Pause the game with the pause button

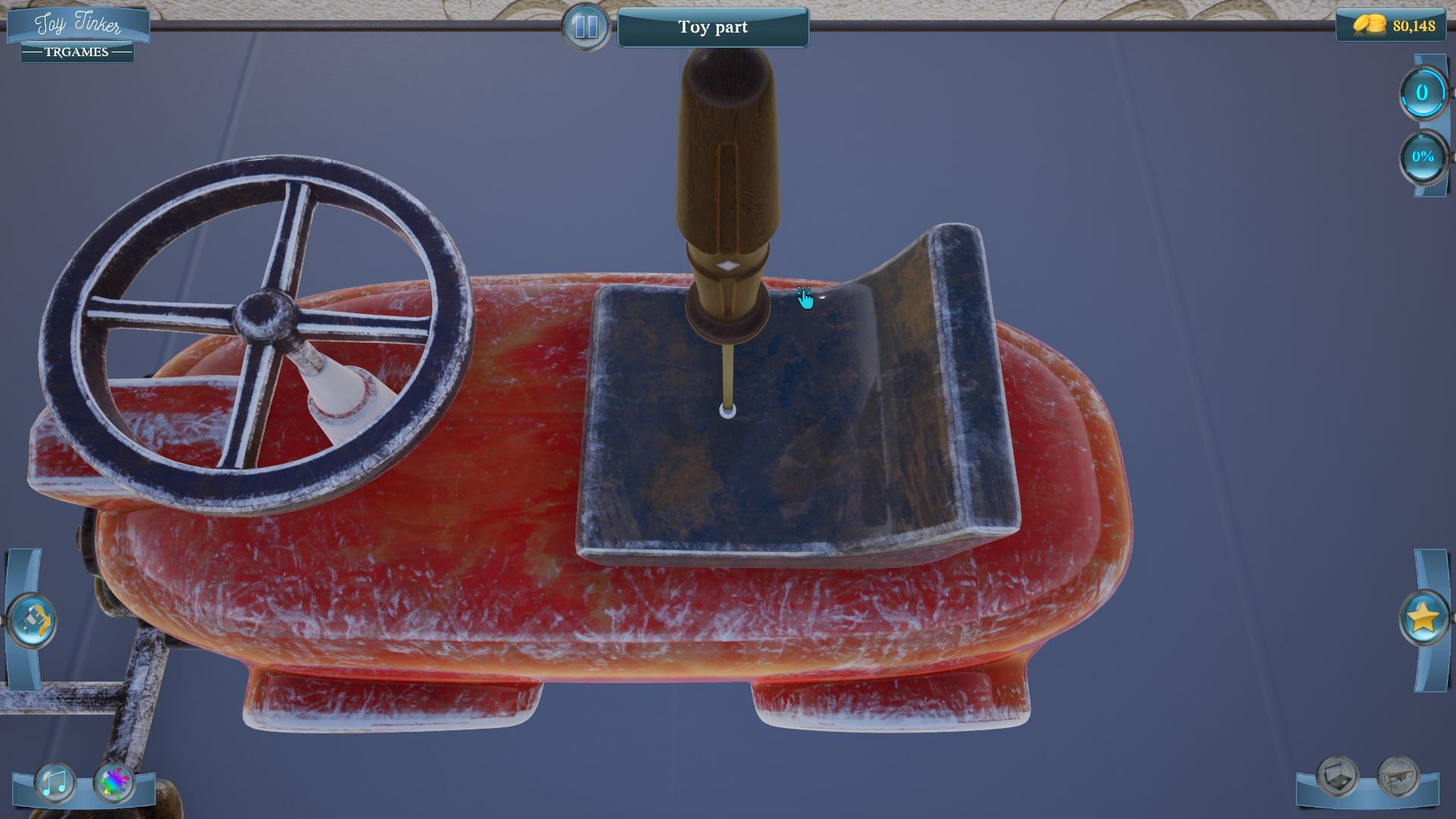tap(584, 27)
